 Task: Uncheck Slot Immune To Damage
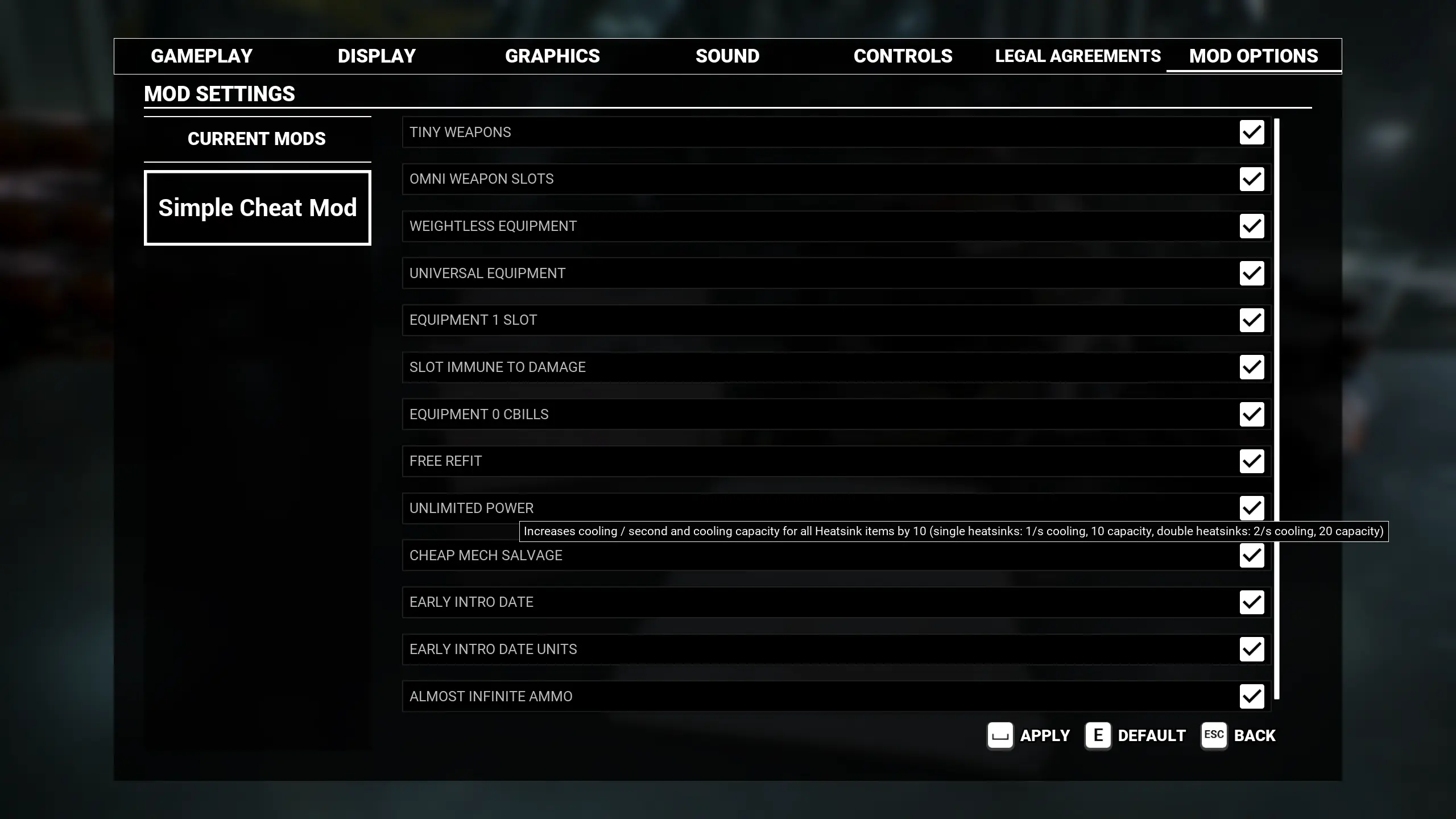[x=1251, y=367]
